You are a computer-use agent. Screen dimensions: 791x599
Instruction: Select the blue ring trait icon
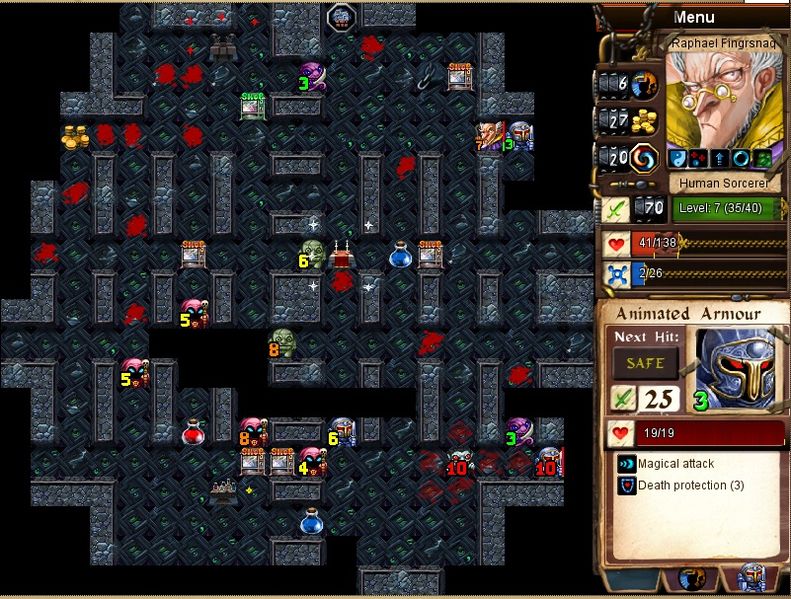pyautogui.click(x=739, y=158)
